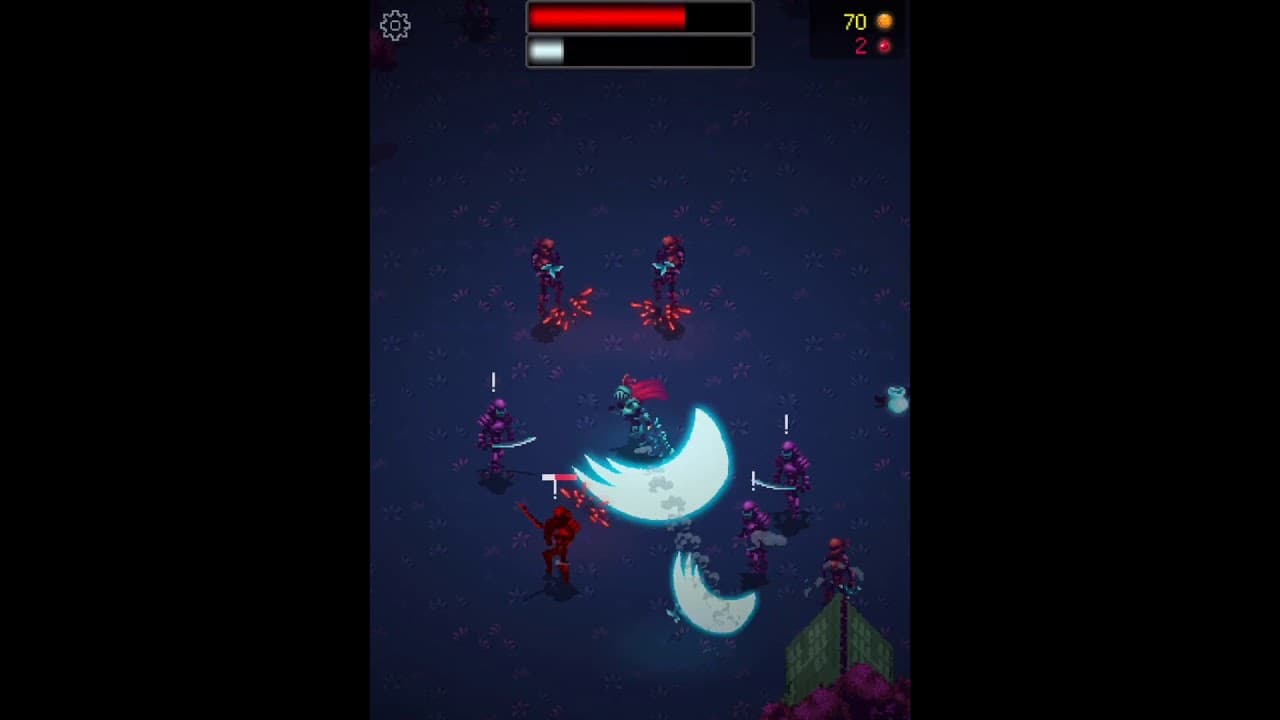The image size is (1280, 720).
Task: Click the exclamation mark above the right skeleton
Action: pyautogui.click(x=786, y=424)
